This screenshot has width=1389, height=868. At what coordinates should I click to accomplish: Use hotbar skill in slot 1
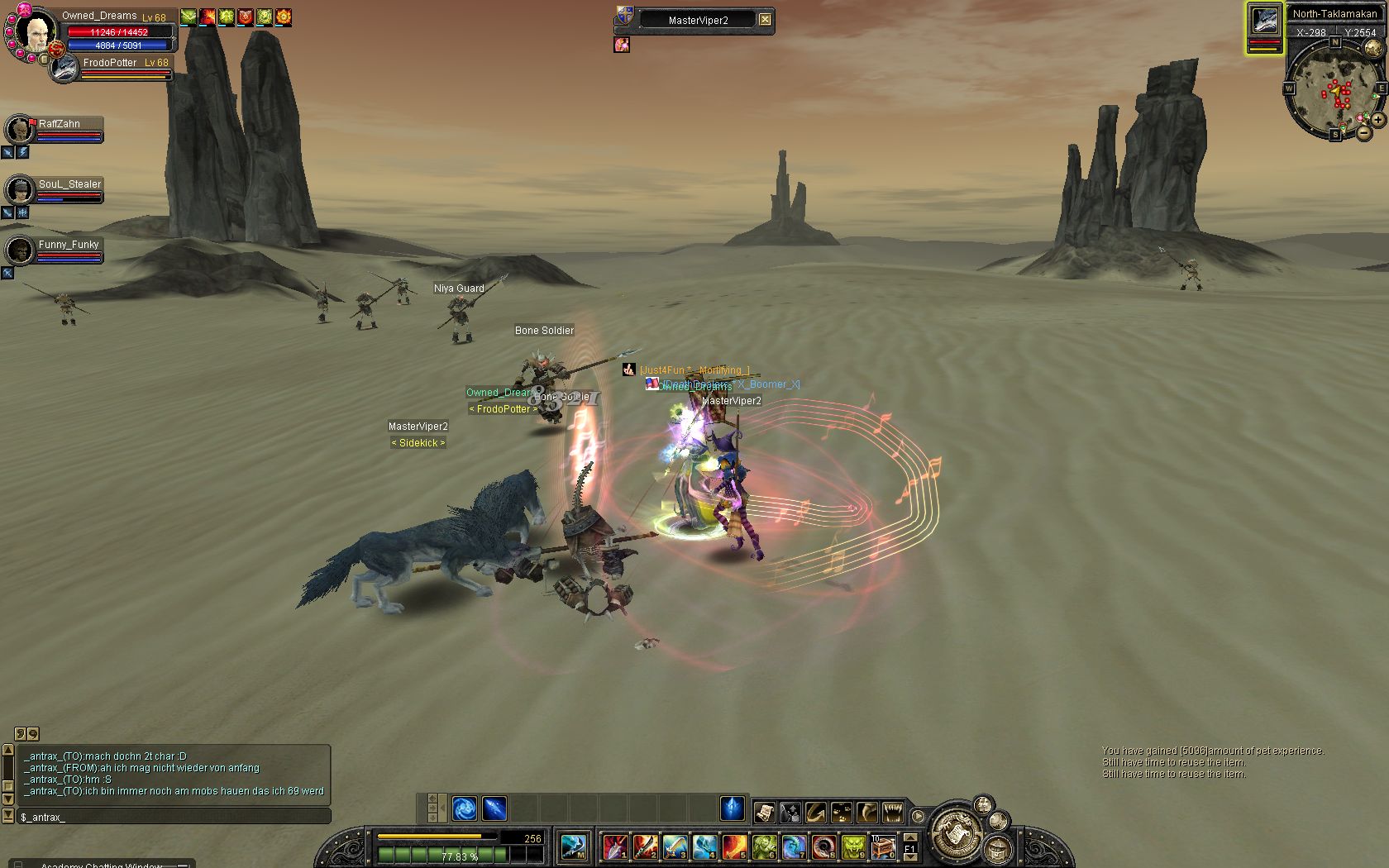(614, 847)
